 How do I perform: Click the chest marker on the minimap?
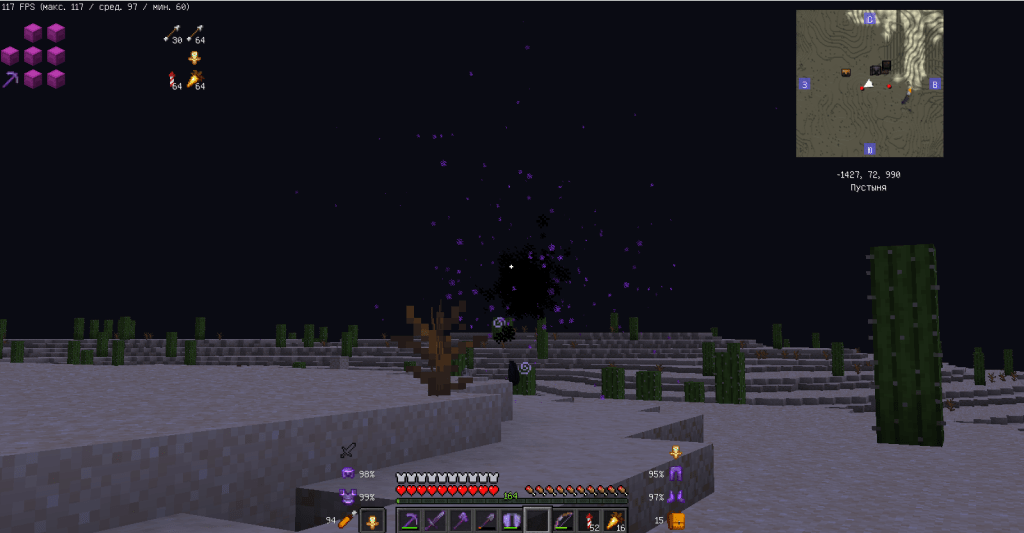tap(846, 72)
